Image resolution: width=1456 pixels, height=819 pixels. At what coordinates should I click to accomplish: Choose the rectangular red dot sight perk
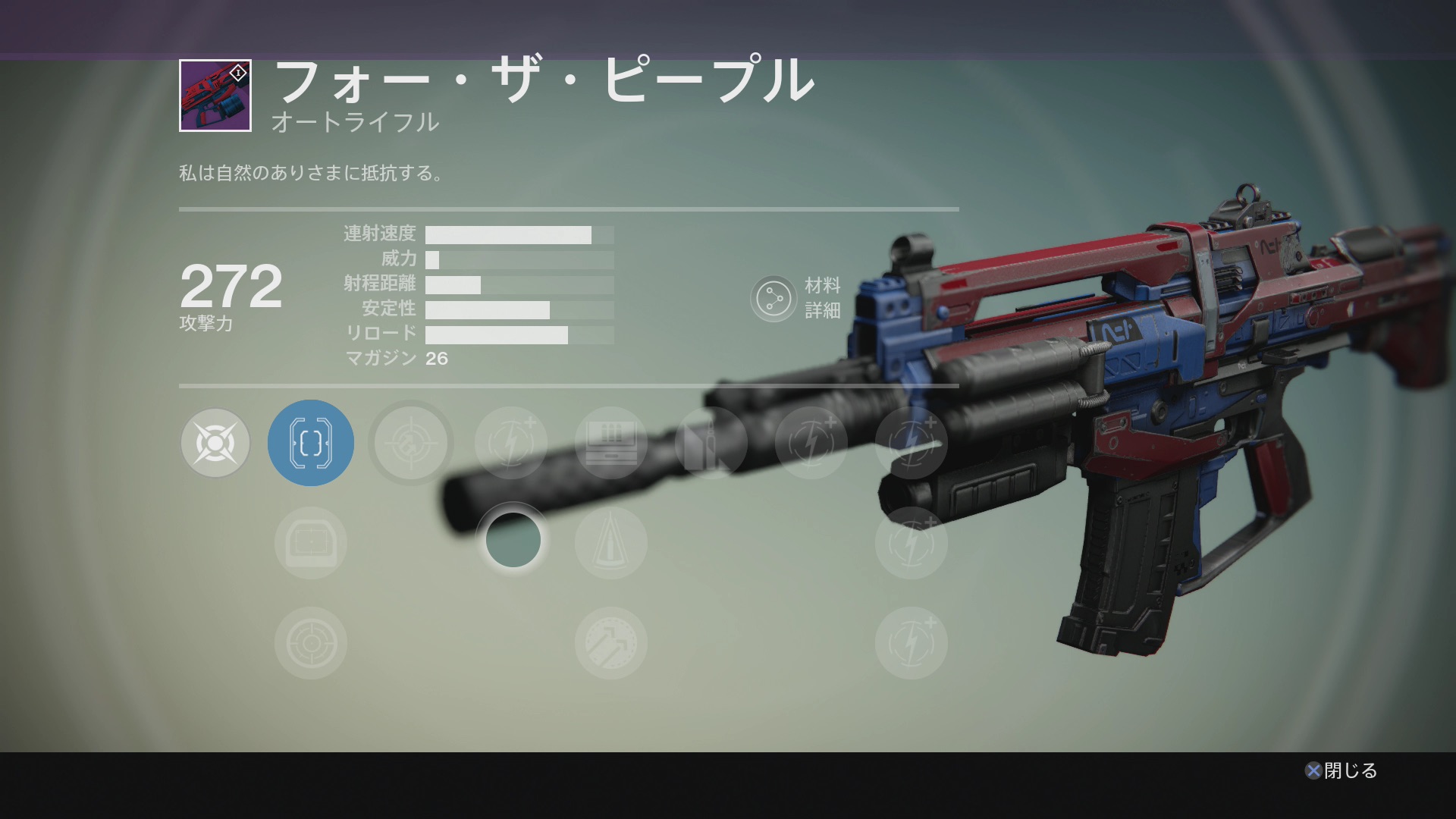[311, 543]
